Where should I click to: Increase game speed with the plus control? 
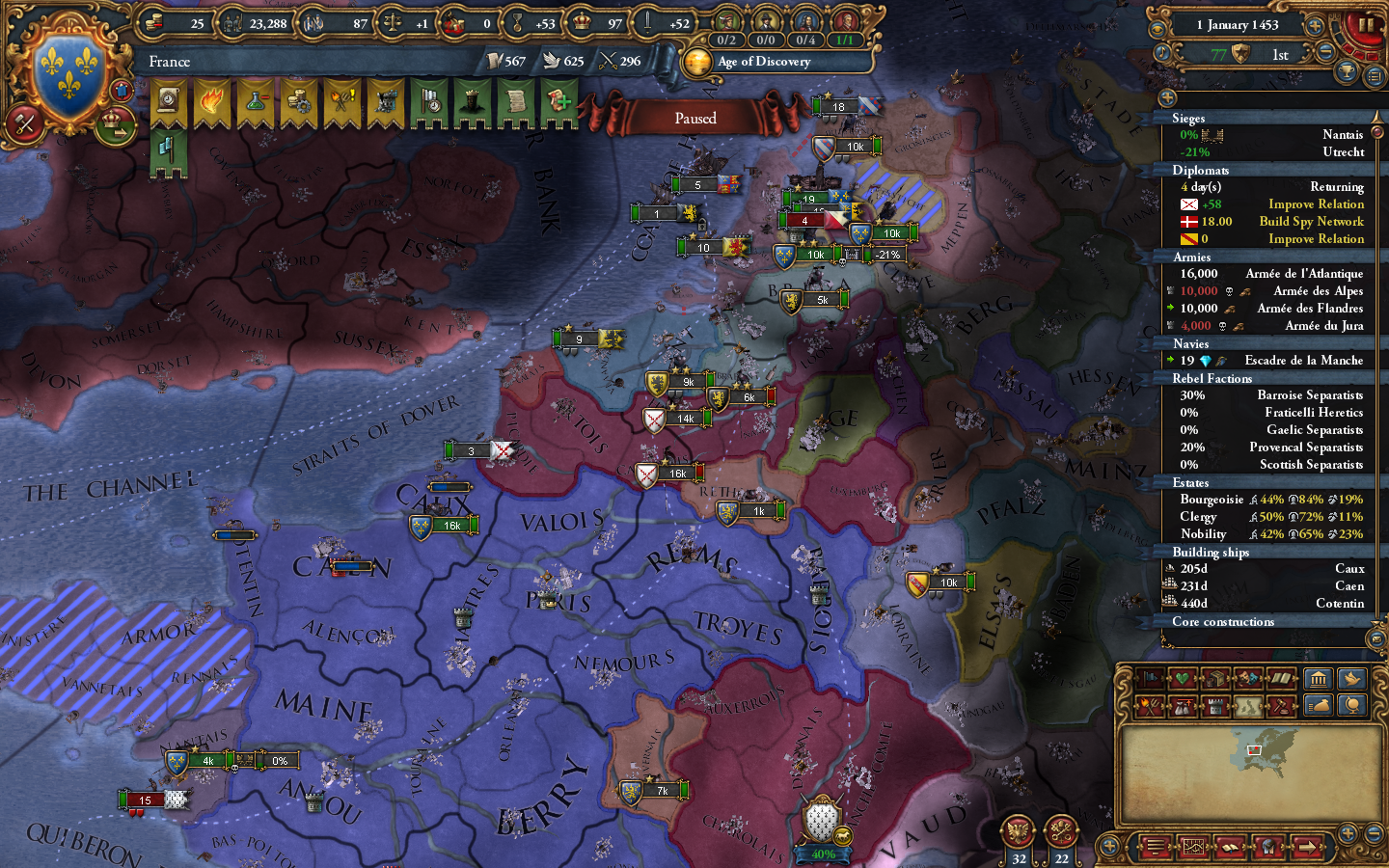click(1315, 26)
